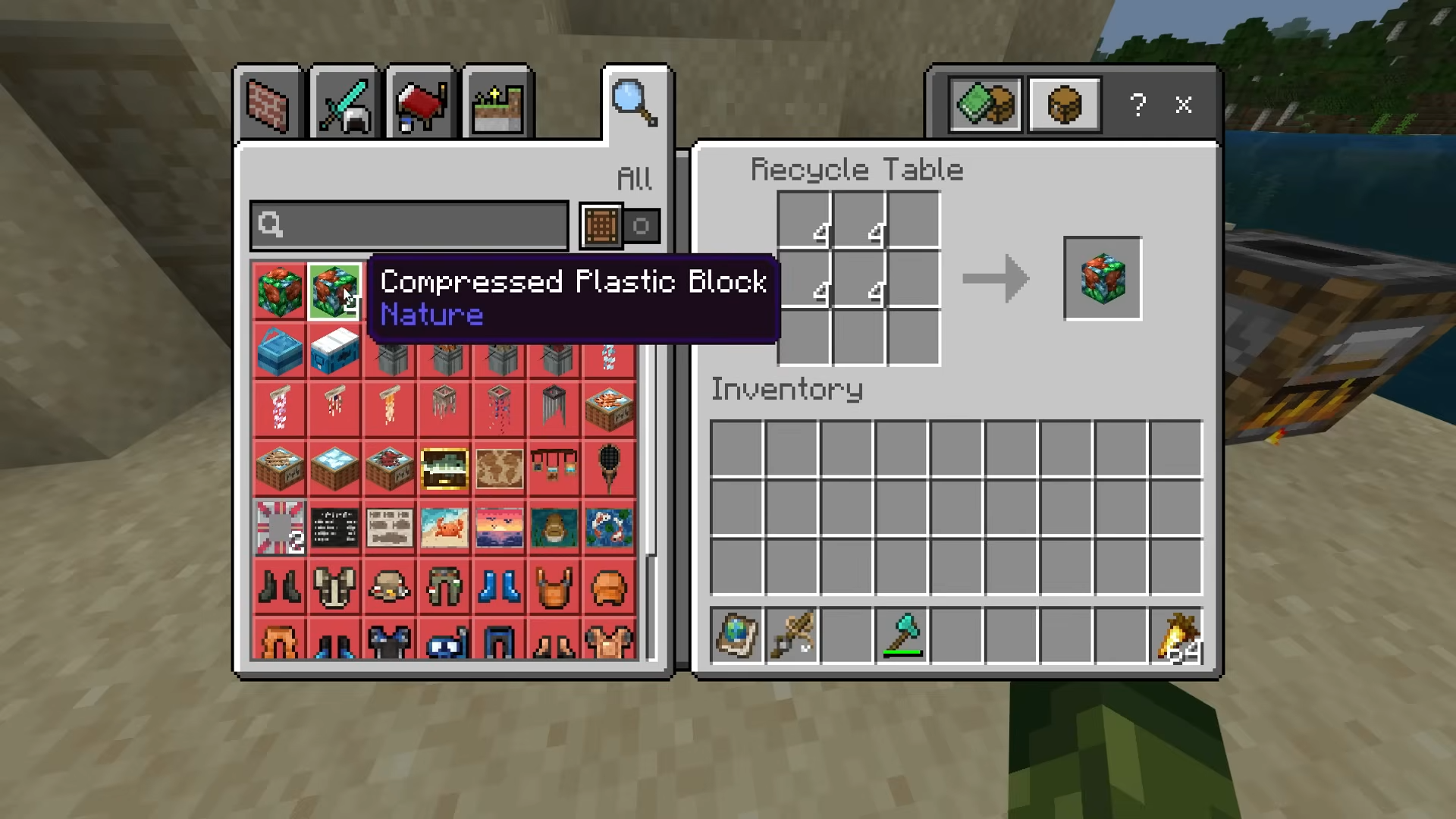Choose the blue cooler box item
Image resolution: width=1456 pixels, height=819 pixels.
(x=279, y=351)
